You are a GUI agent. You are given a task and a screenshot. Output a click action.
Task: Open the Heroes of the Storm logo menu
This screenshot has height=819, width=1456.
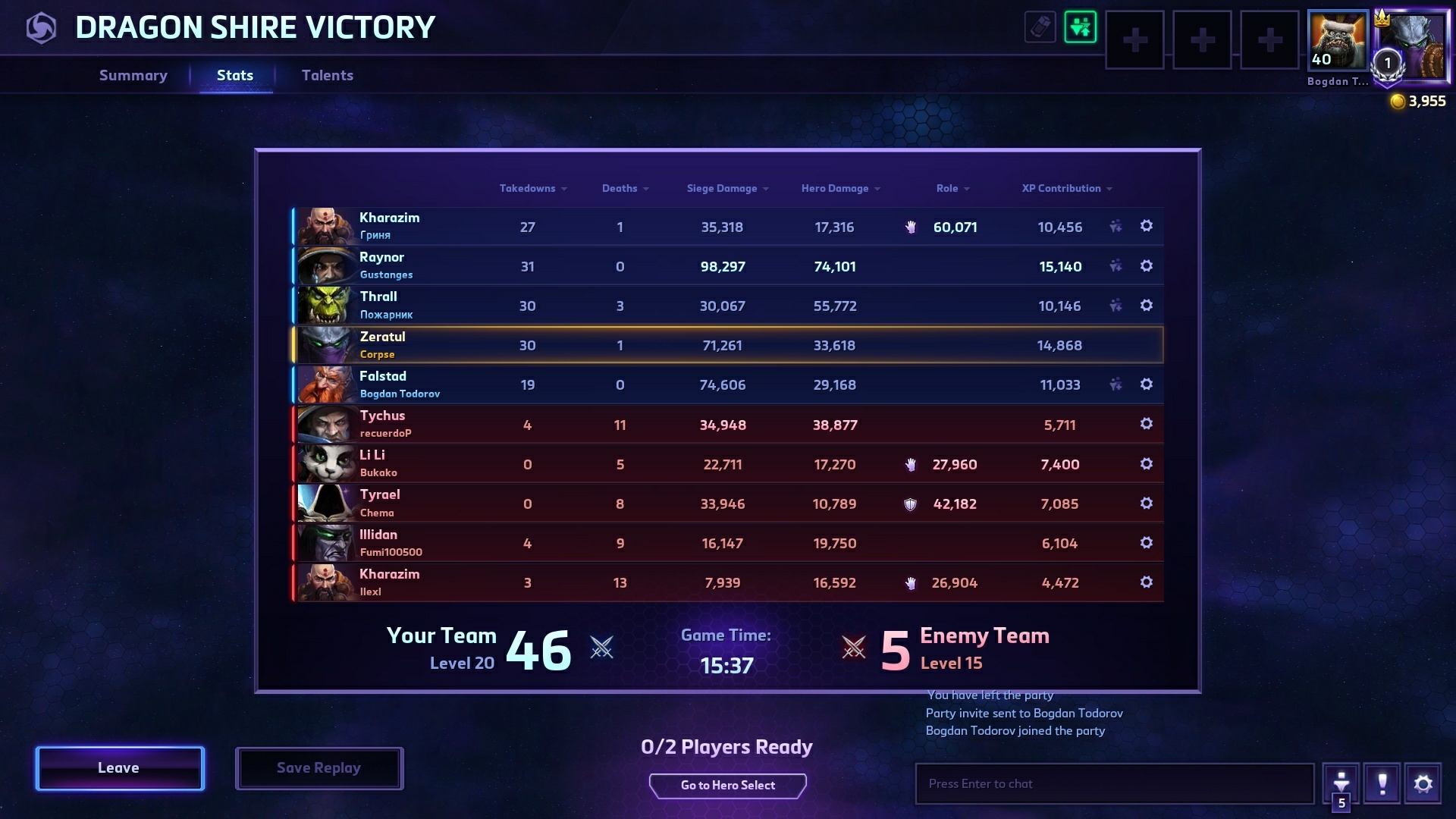41,28
